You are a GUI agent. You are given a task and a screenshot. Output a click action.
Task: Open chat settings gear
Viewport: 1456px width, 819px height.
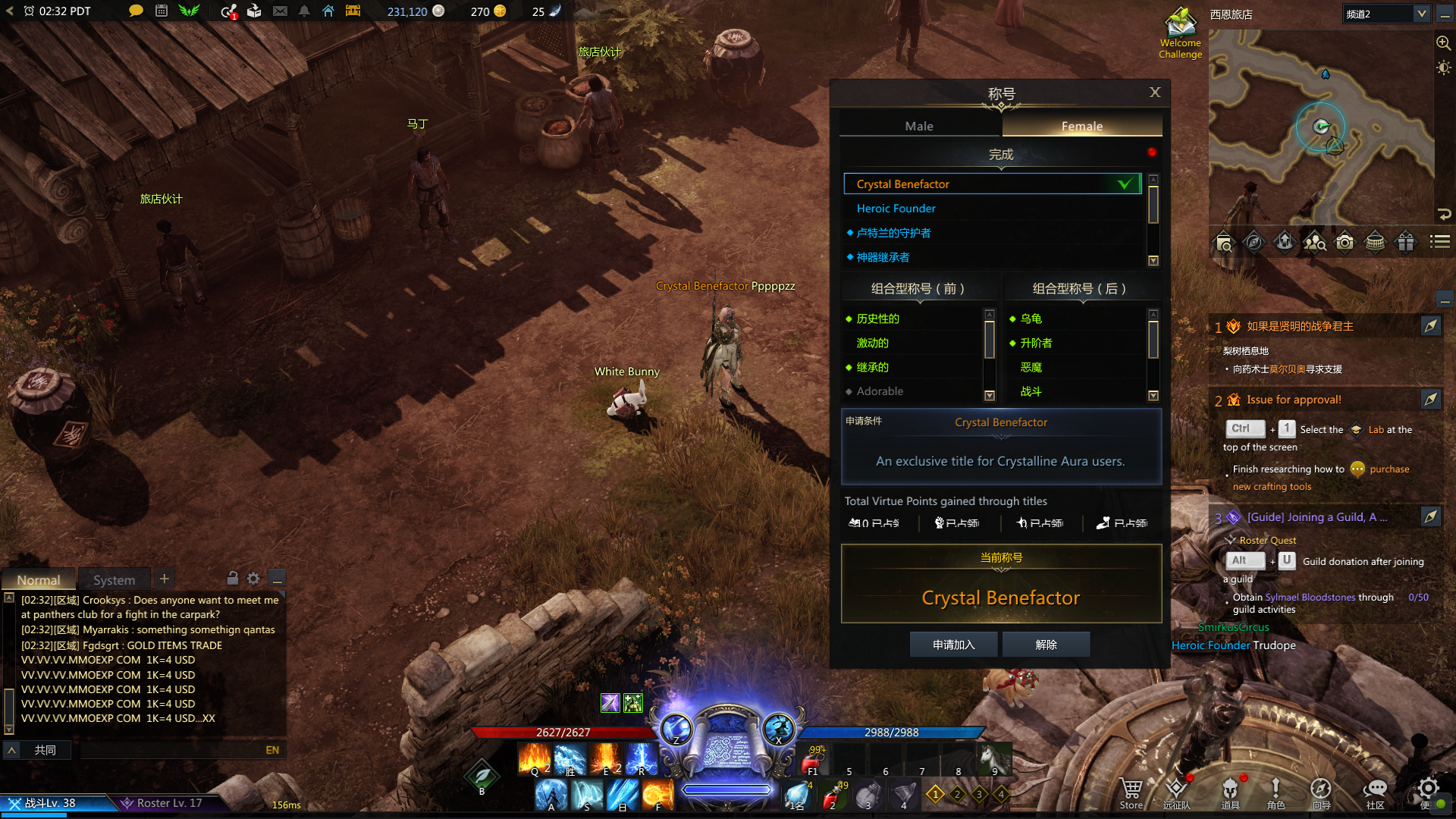pyautogui.click(x=253, y=579)
